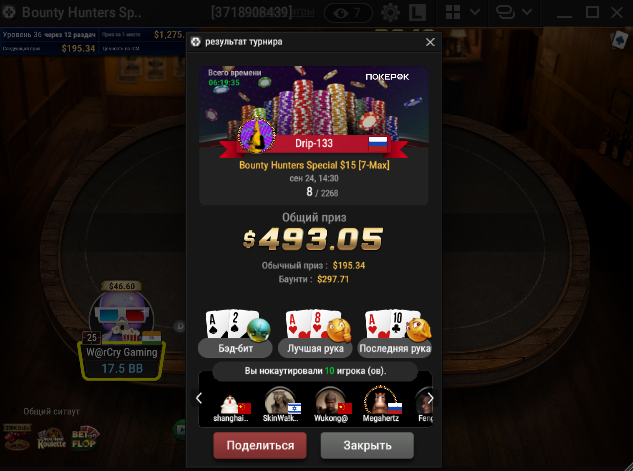The width and height of the screenshot is (633, 471).
Task: Show next knocked-out players with right arrow
Action: [x=430, y=399]
